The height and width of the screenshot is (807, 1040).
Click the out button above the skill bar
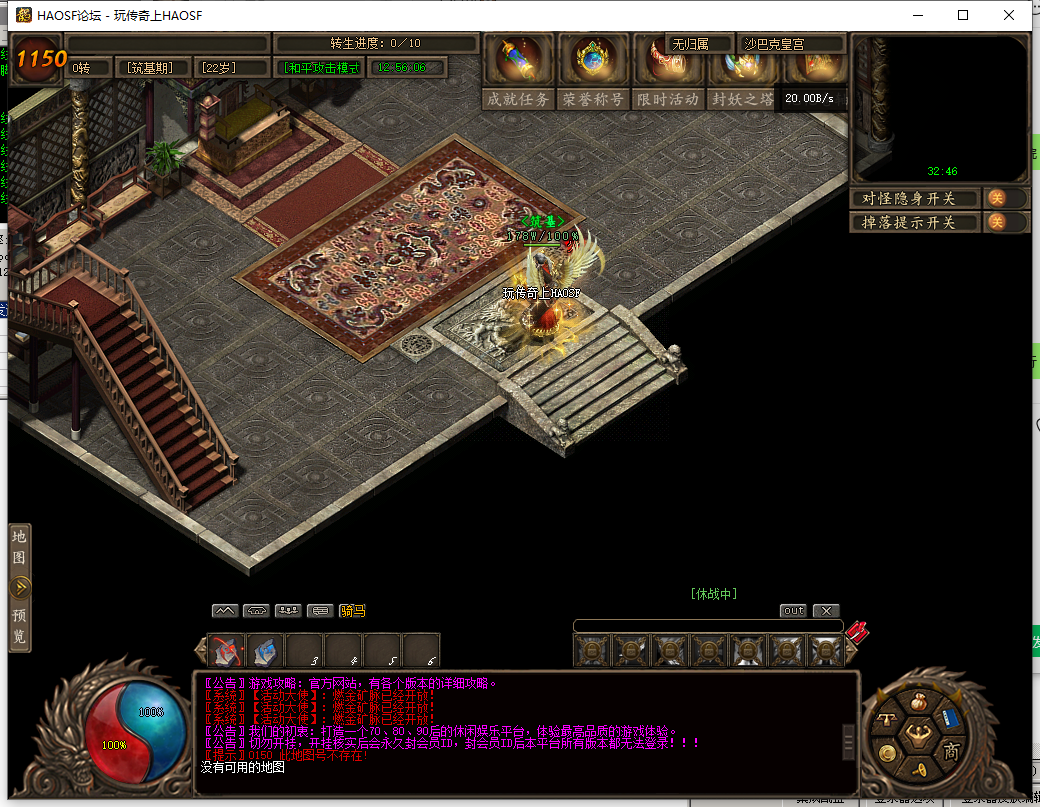(x=793, y=610)
